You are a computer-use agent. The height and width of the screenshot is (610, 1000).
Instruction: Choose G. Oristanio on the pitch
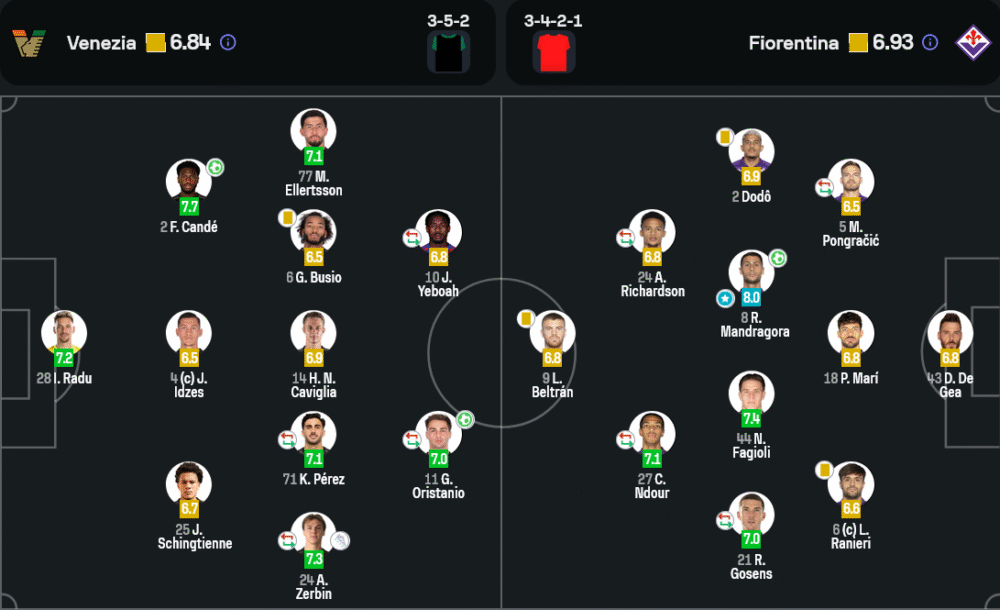(x=437, y=434)
